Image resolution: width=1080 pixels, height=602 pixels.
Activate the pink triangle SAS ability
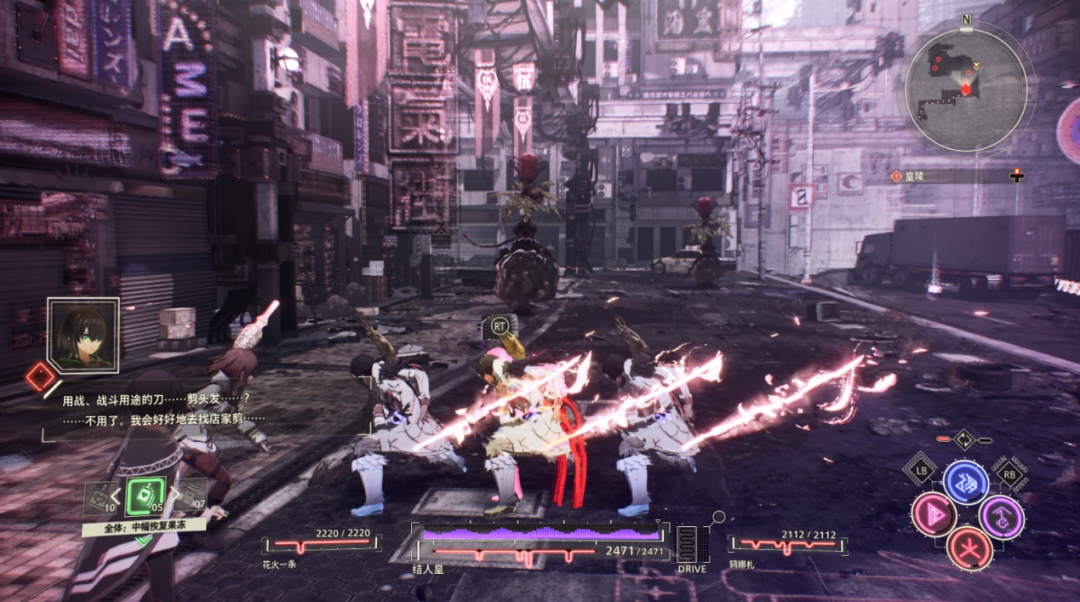[x=933, y=514]
